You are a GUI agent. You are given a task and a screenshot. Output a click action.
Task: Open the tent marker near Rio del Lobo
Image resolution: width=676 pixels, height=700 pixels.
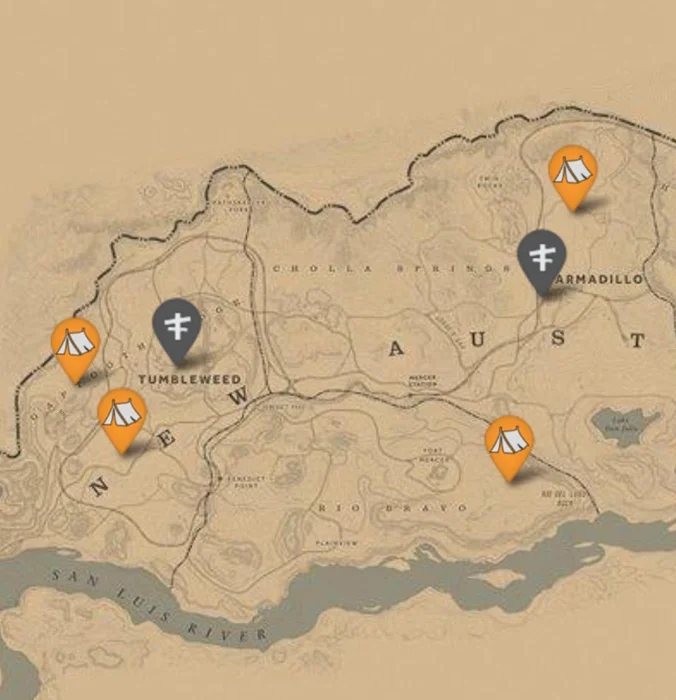pyautogui.click(x=509, y=441)
